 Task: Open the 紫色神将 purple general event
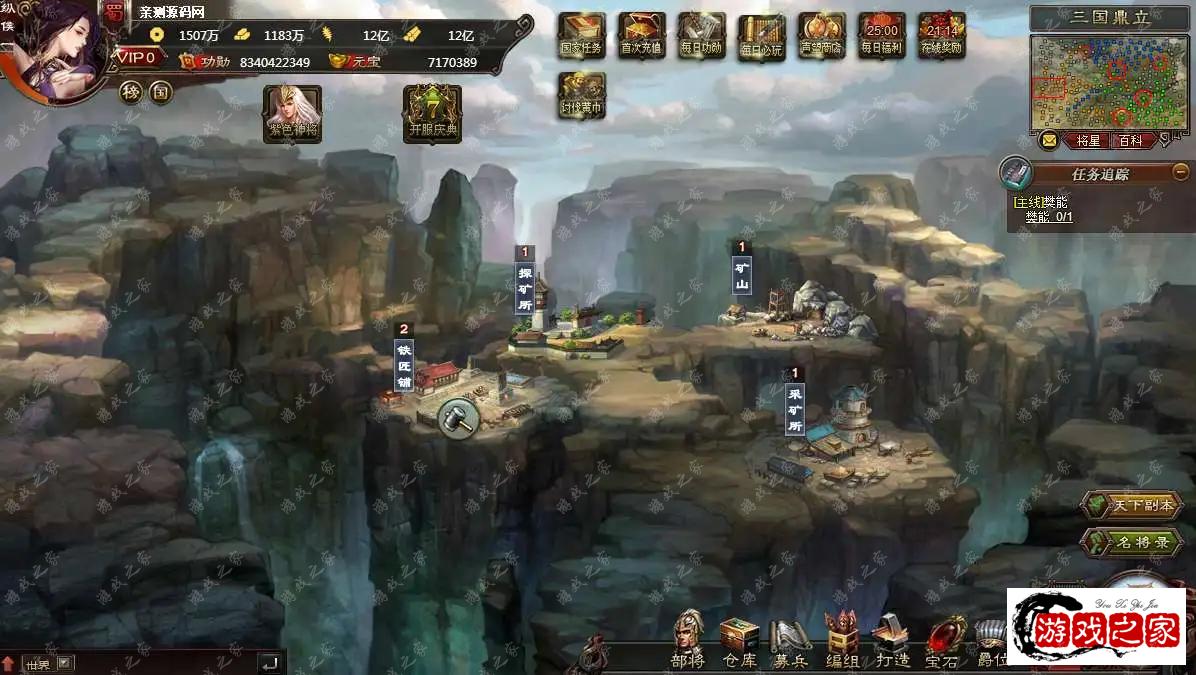[x=292, y=112]
